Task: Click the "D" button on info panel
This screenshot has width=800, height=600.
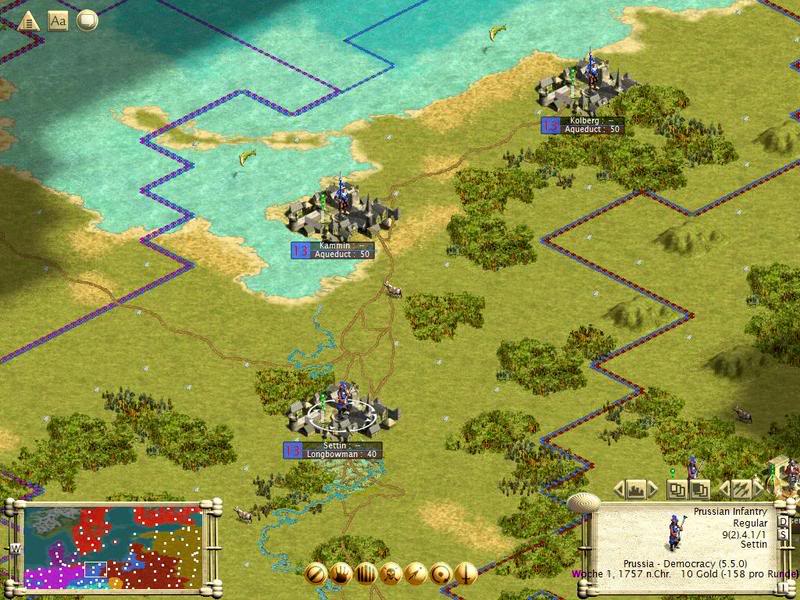Action: point(783,521)
